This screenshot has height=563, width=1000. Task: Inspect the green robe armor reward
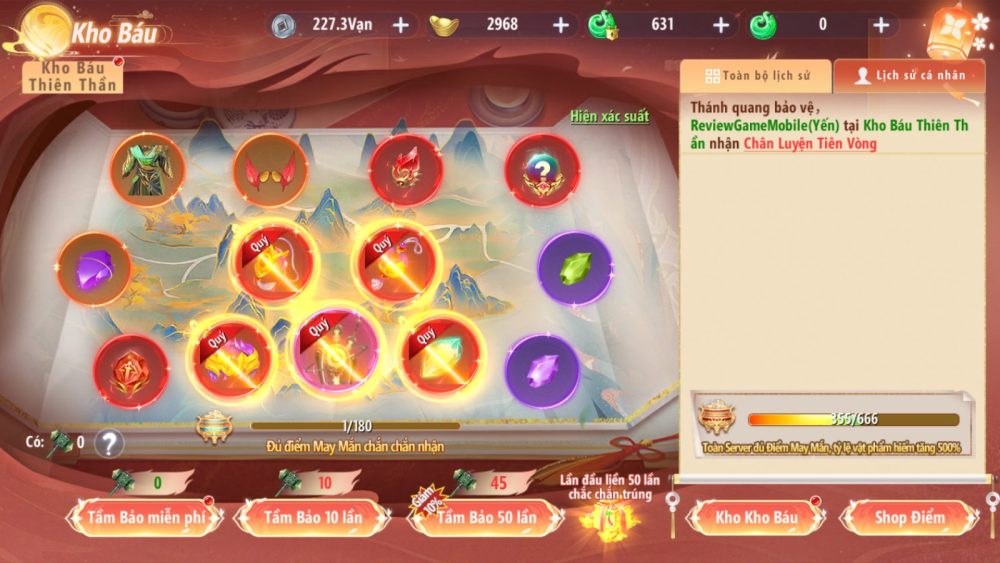147,170
